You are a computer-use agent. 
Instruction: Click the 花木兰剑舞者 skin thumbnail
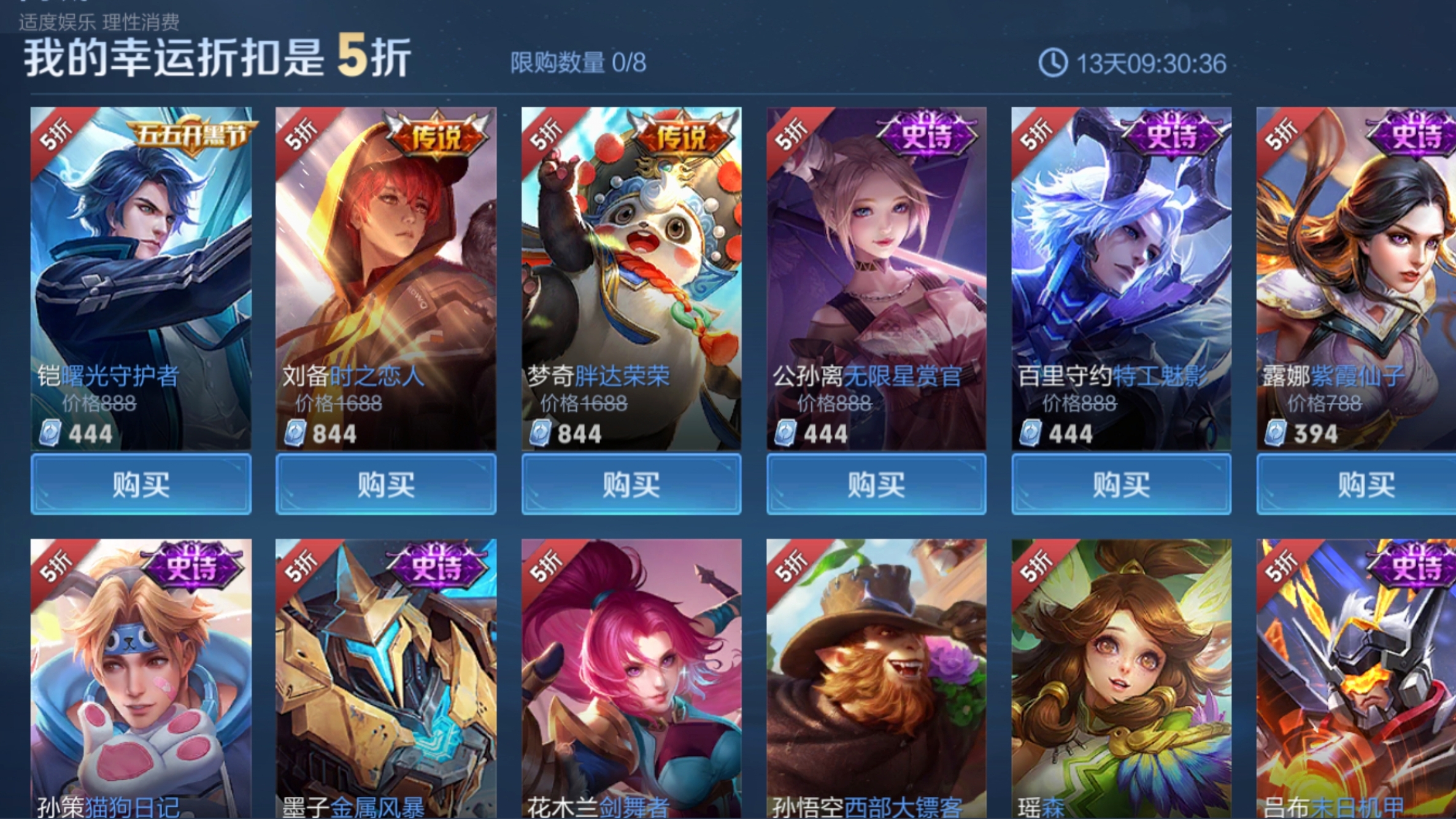[631, 675]
